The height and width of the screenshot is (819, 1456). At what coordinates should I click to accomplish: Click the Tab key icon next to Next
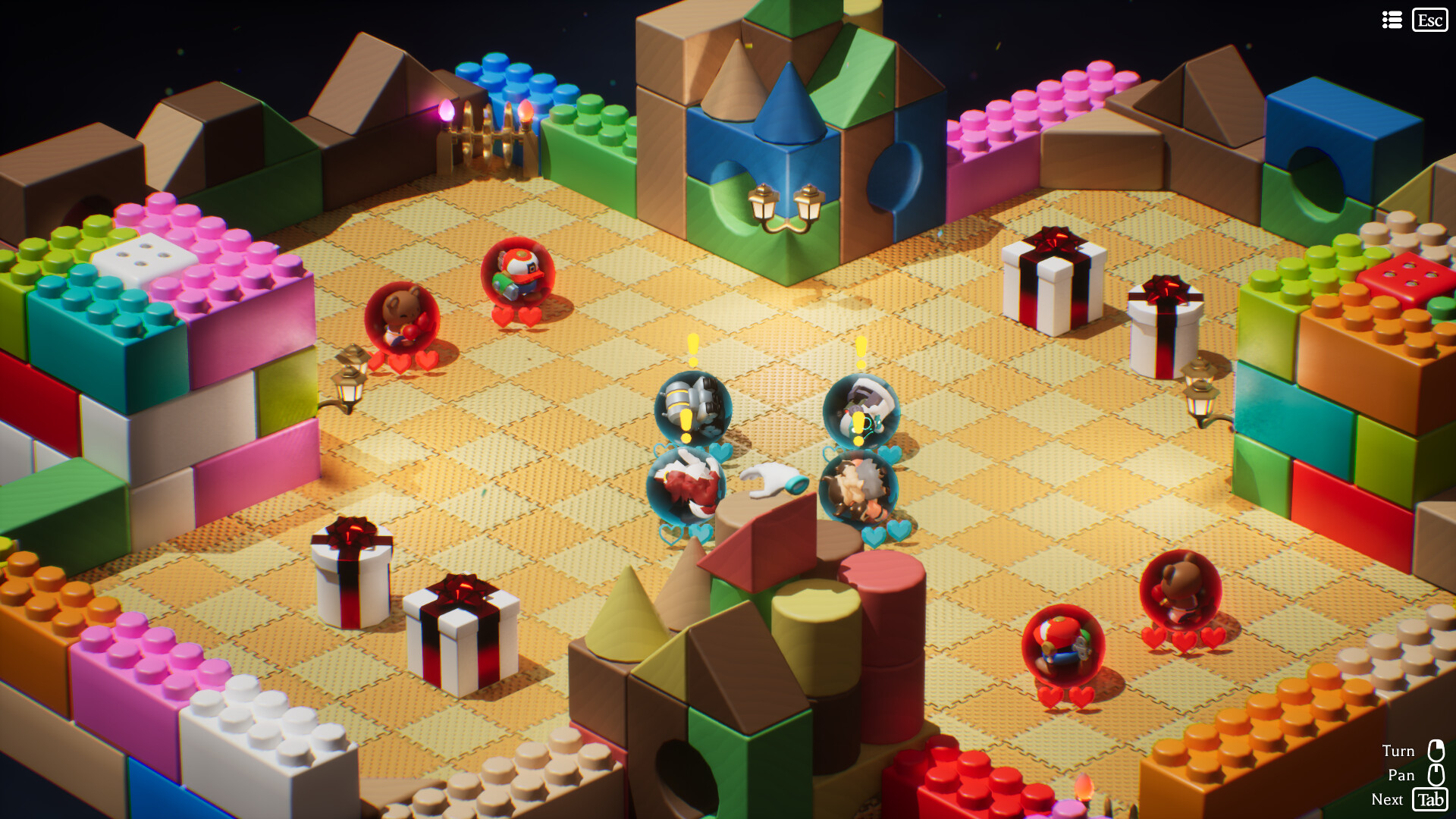pos(1430,799)
